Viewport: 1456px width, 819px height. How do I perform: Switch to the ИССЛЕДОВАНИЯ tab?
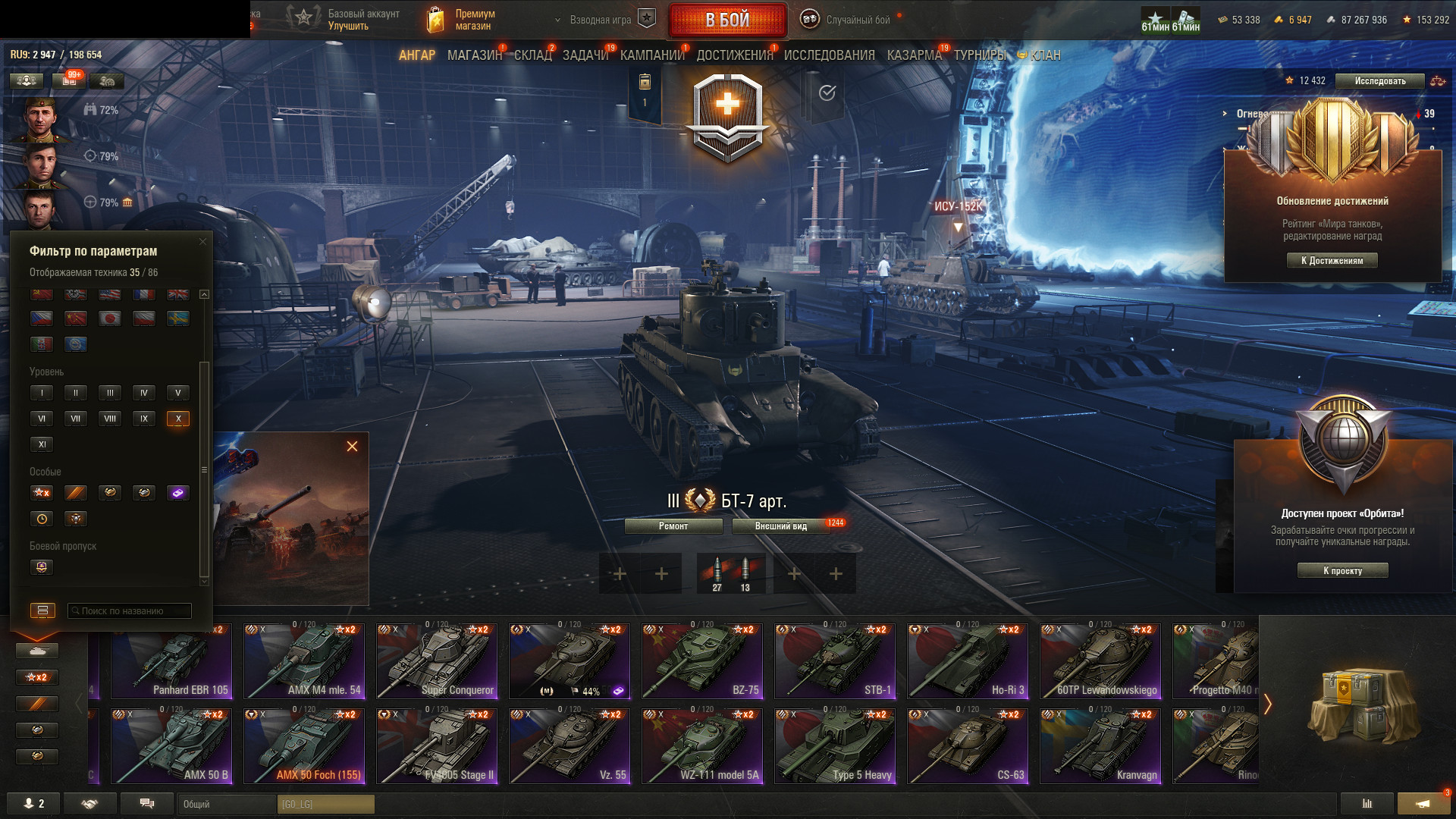tap(829, 55)
